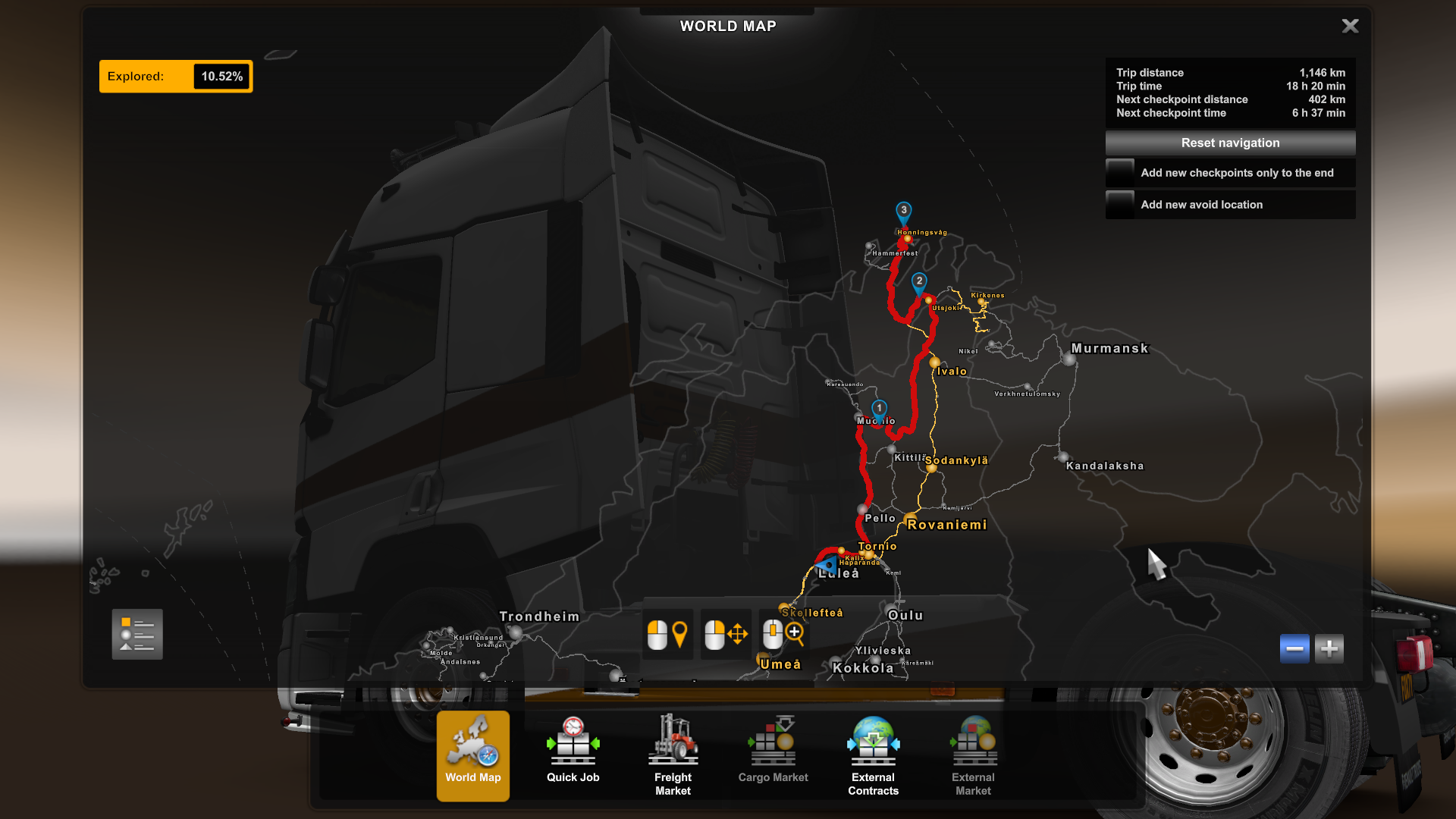The height and width of the screenshot is (819, 1456).
Task: Toggle 'Add new avoid location' option
Action: [x=1120, y=205]
